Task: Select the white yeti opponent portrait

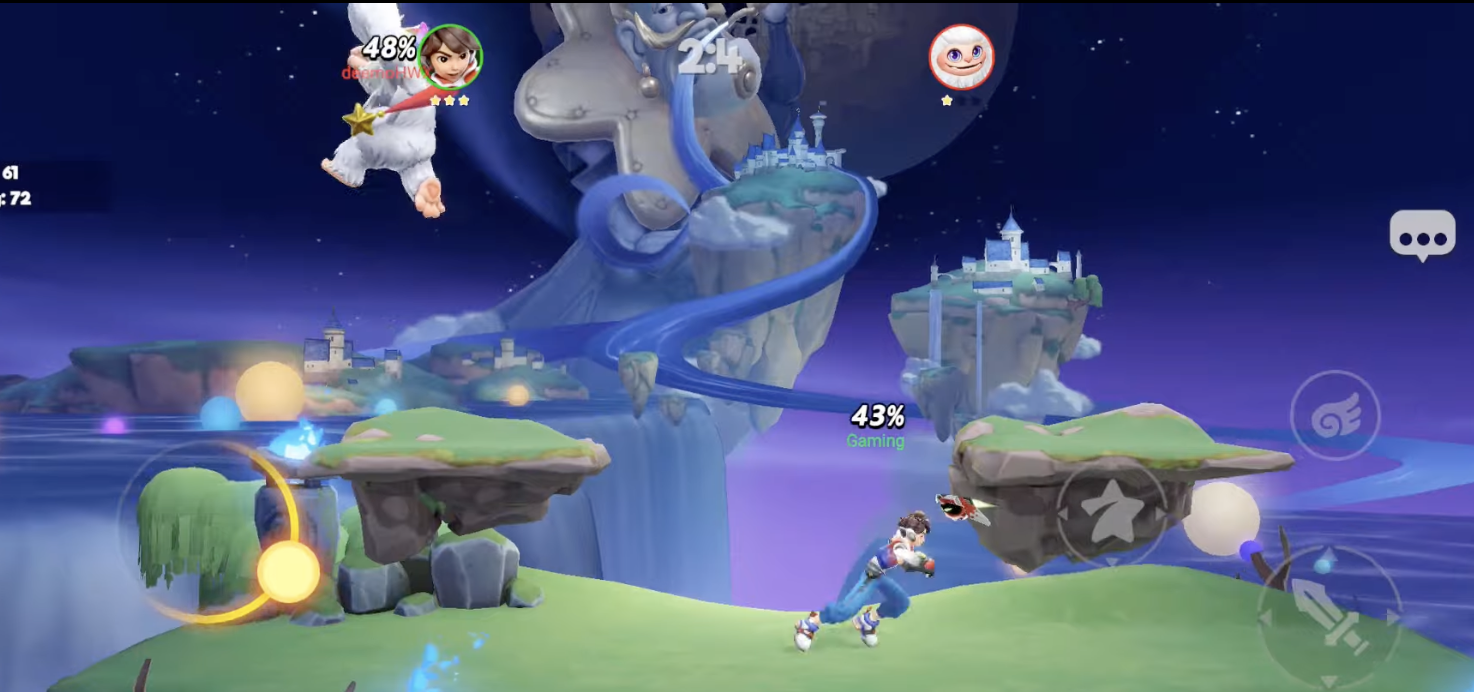Action: click(x=962, y=57)
